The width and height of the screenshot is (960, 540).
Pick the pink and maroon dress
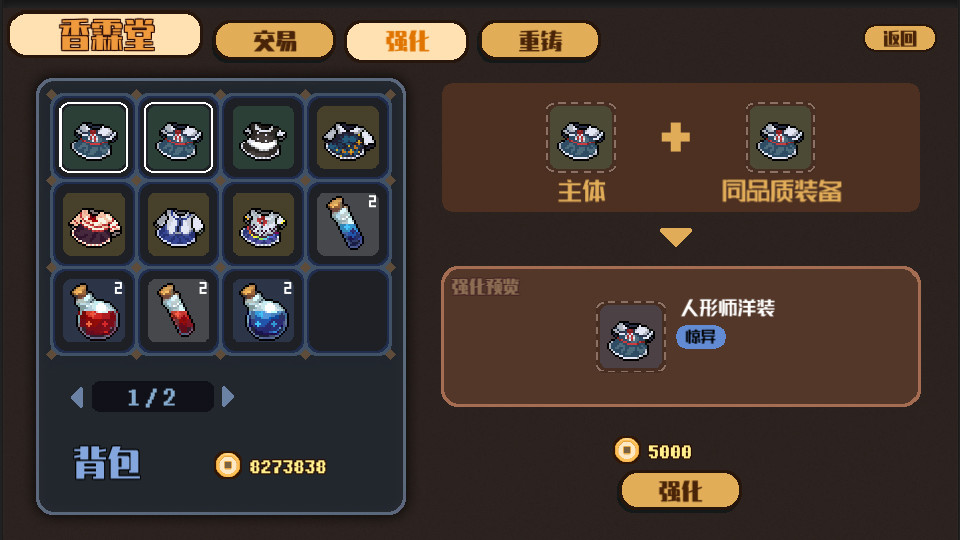pos(94,223)
